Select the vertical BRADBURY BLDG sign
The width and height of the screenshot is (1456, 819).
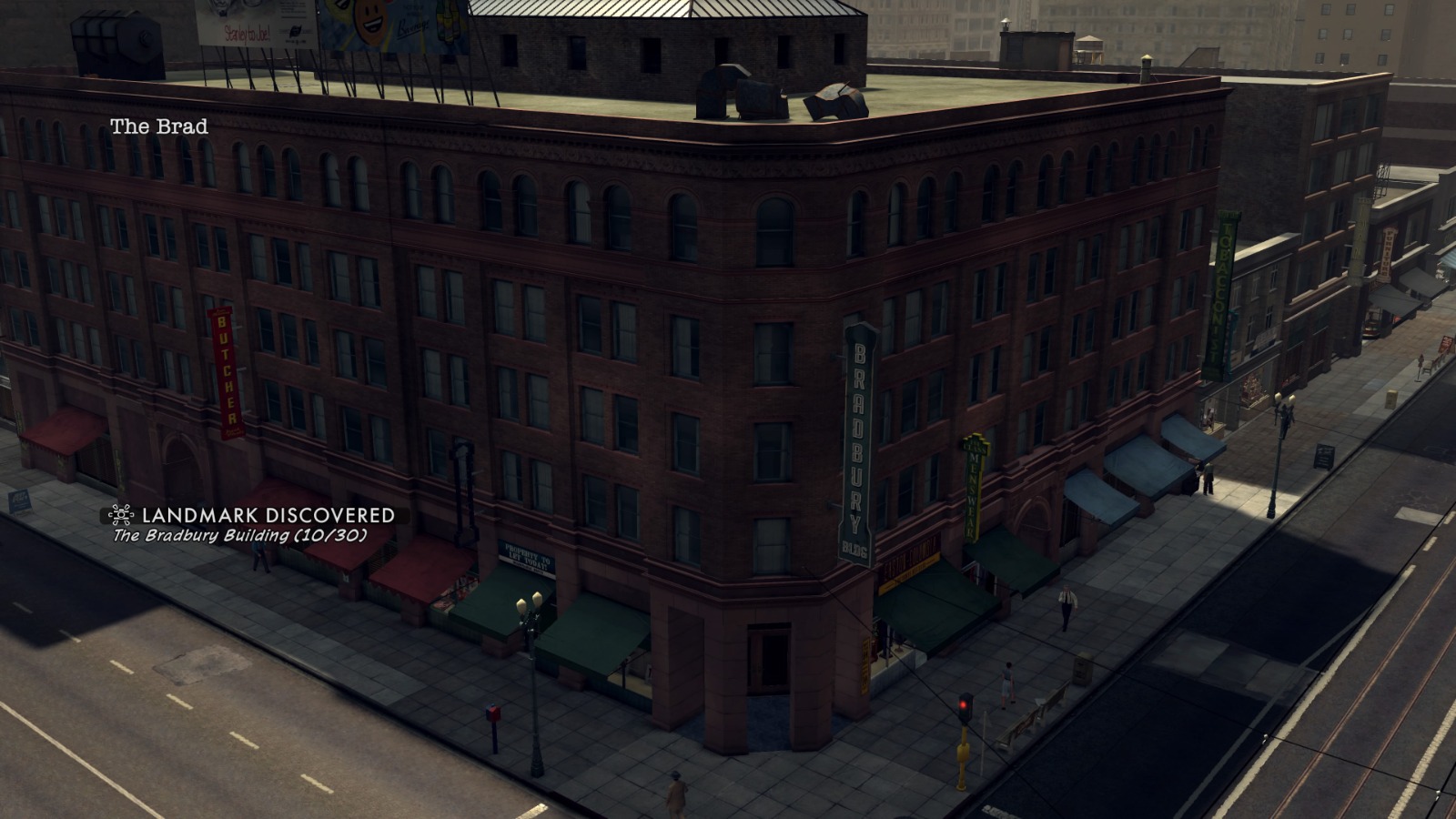point(854,437)
